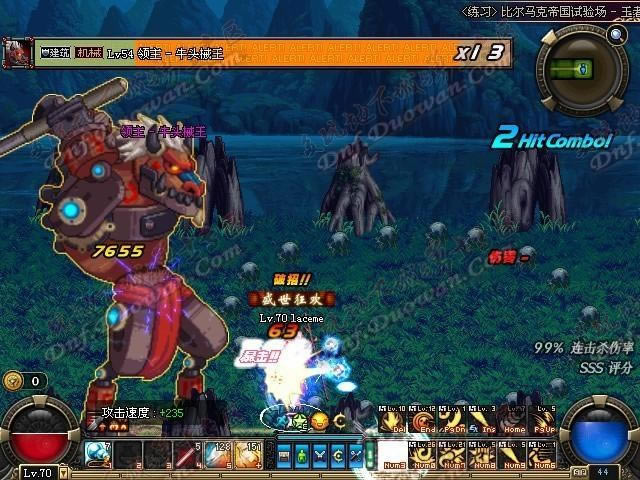Activate the skill bound to Home
The width and height of the screenshot is (640, 480).
tap(513, 421)
